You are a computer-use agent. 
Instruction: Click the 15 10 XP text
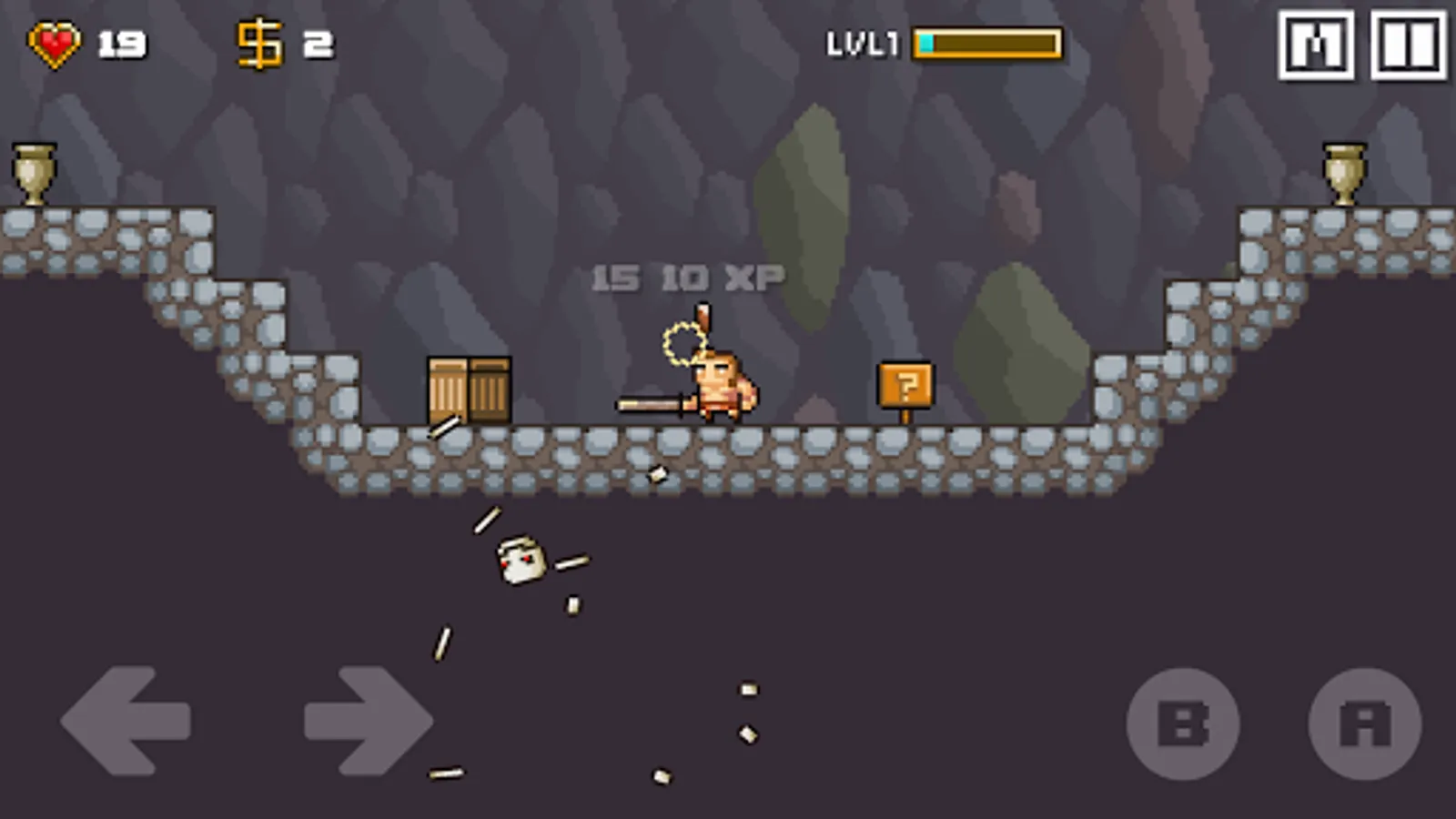687,276
